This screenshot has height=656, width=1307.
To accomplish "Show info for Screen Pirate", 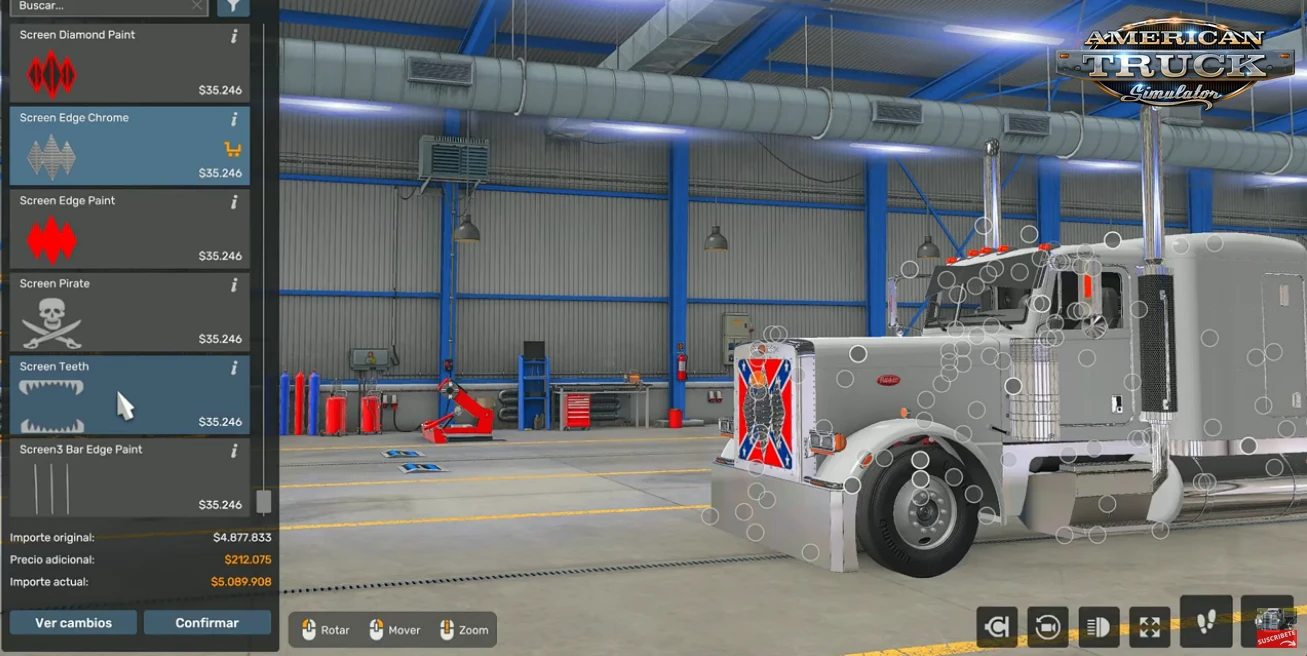I will coord(234,285).
